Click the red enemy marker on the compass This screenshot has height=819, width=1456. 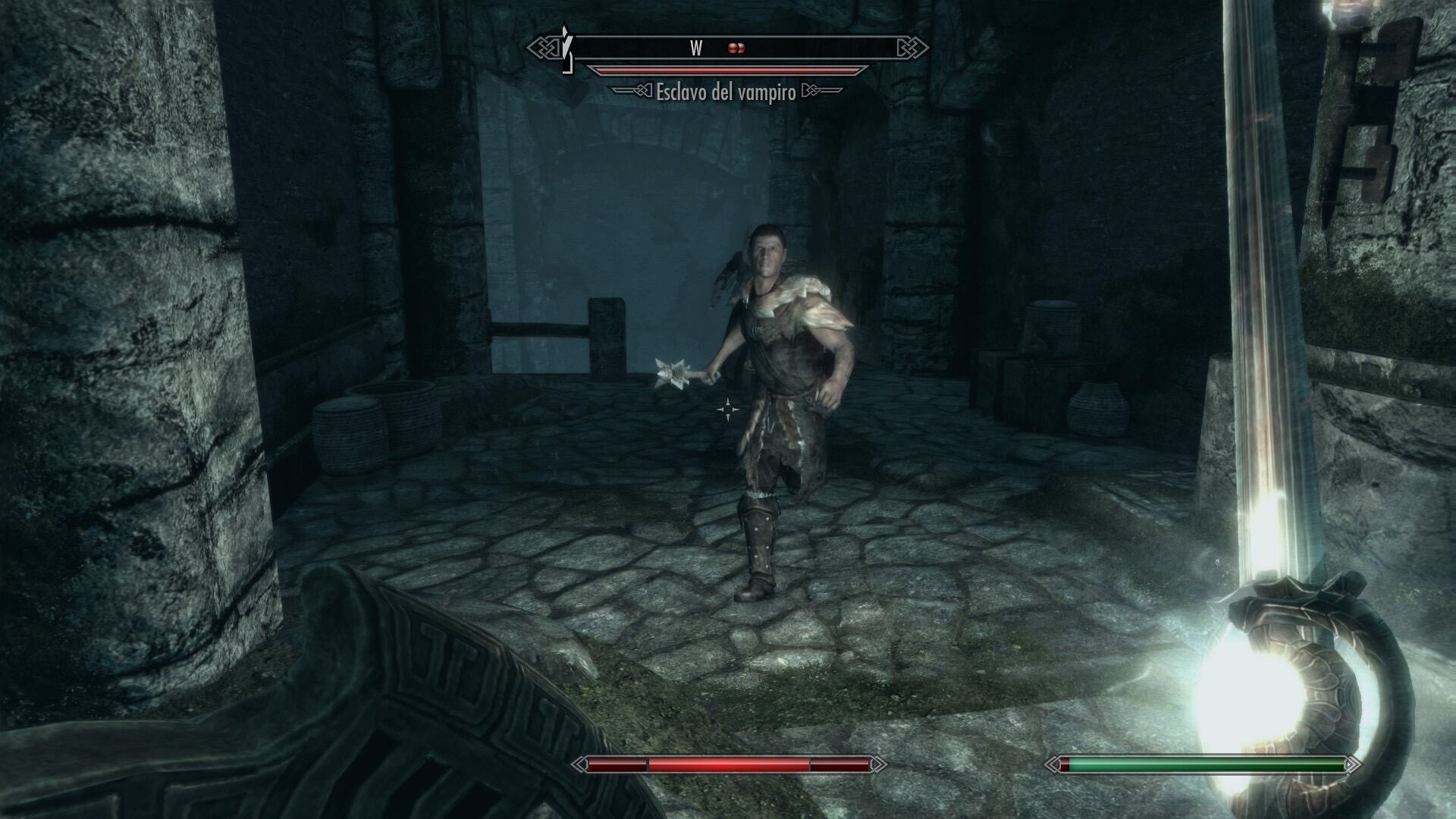(736, 49)
